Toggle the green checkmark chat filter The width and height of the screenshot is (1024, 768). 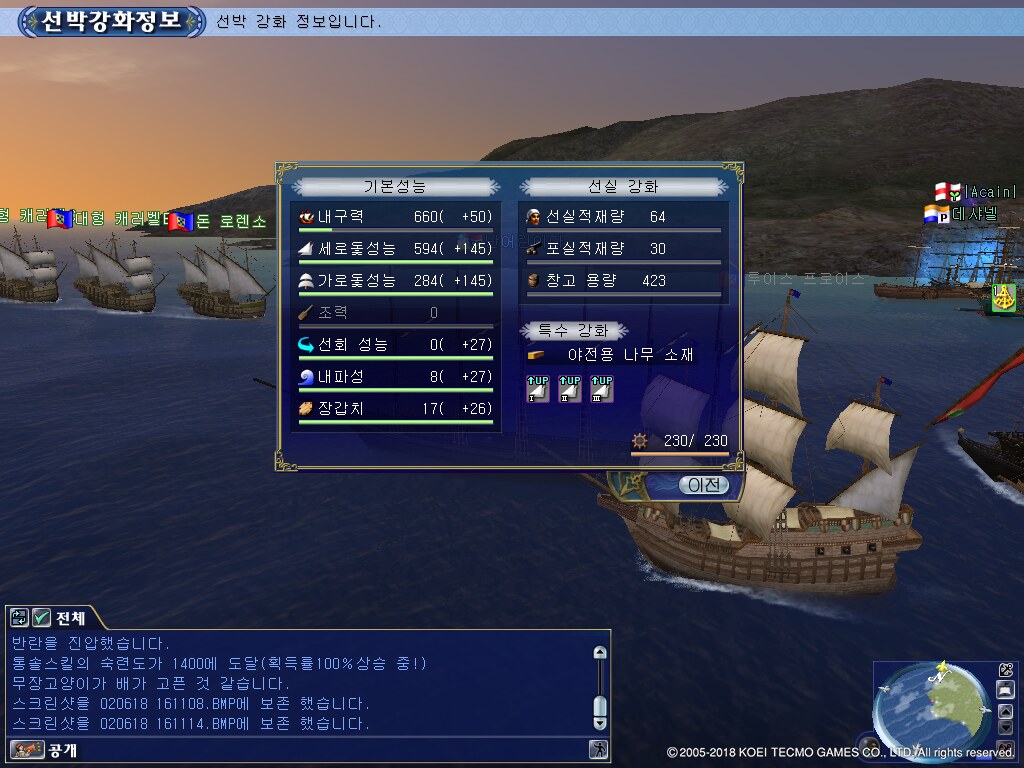(42, 618)
